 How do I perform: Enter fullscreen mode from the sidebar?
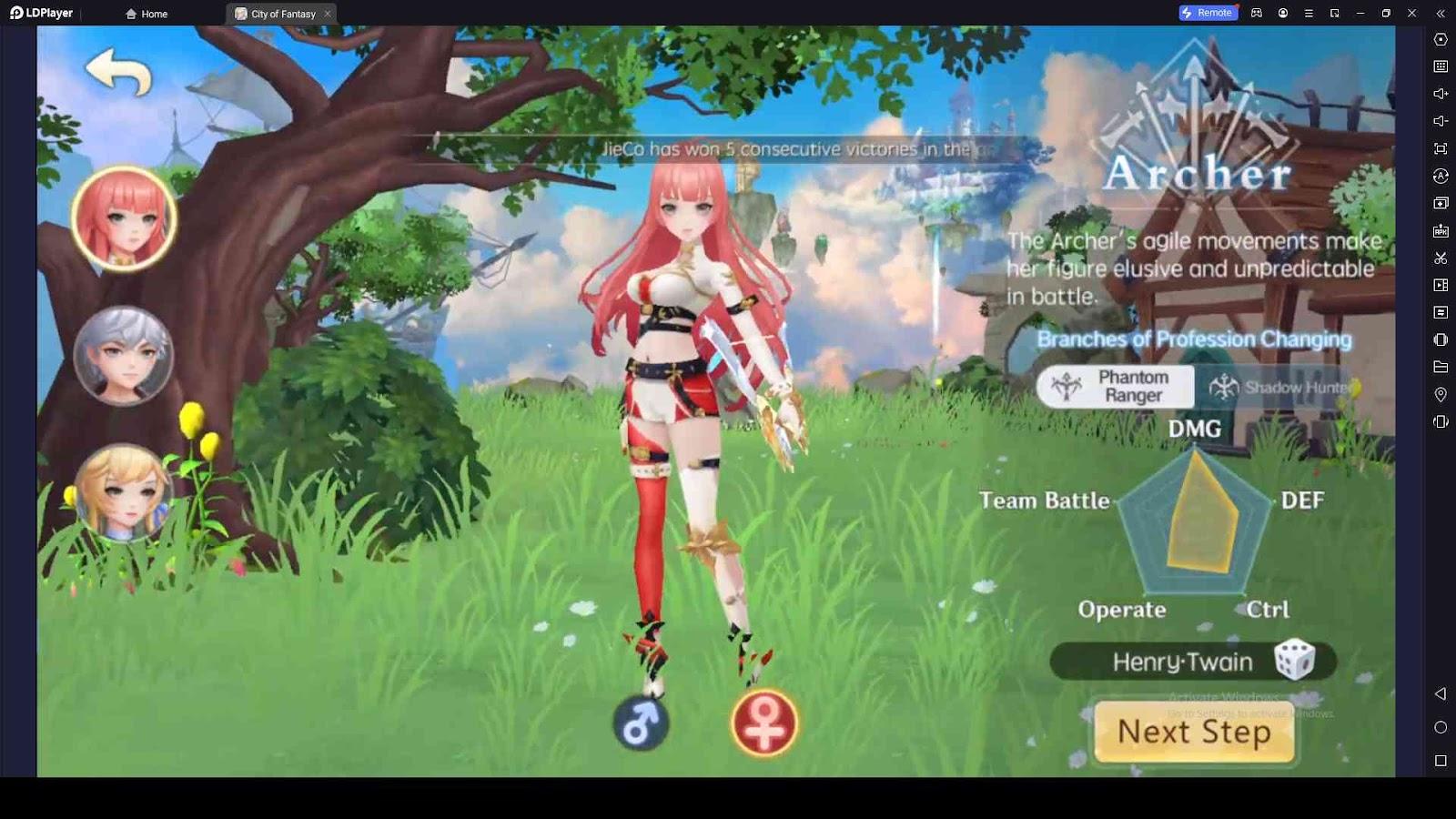click(x=1441, y=148)
